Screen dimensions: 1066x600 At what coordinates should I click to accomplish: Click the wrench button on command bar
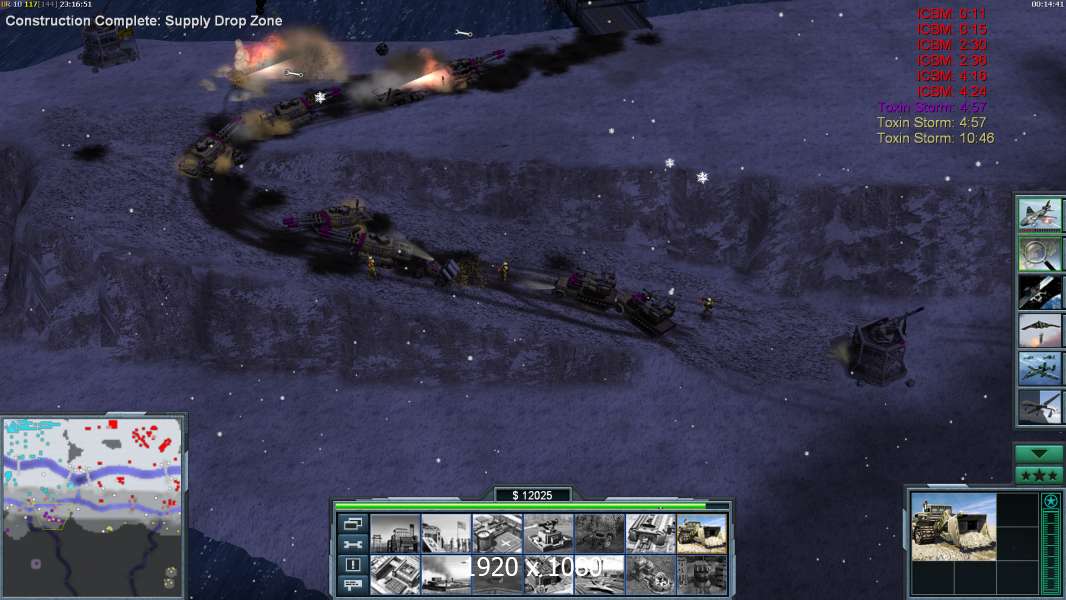352,544
